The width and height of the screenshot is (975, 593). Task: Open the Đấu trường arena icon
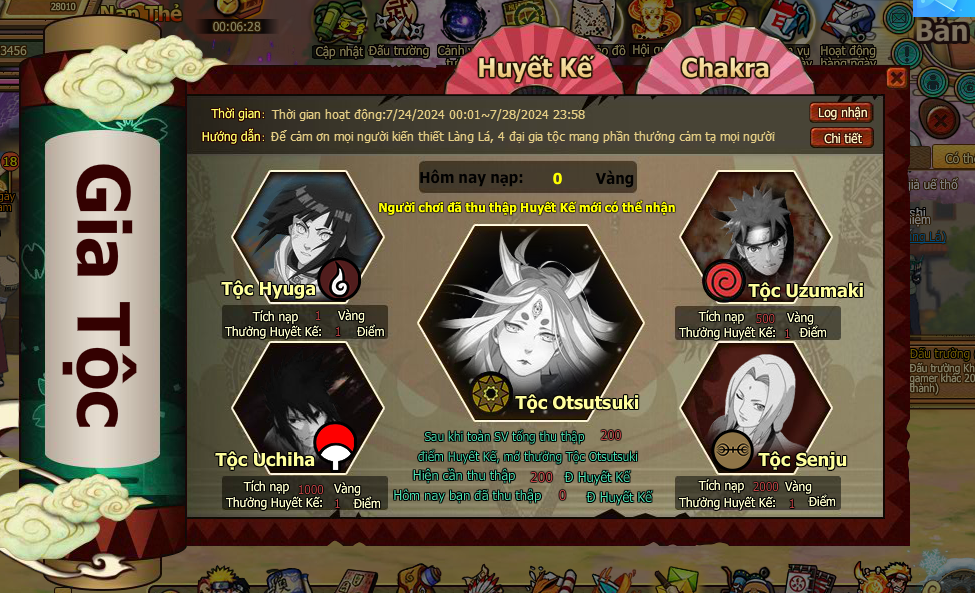click(398, 30)
